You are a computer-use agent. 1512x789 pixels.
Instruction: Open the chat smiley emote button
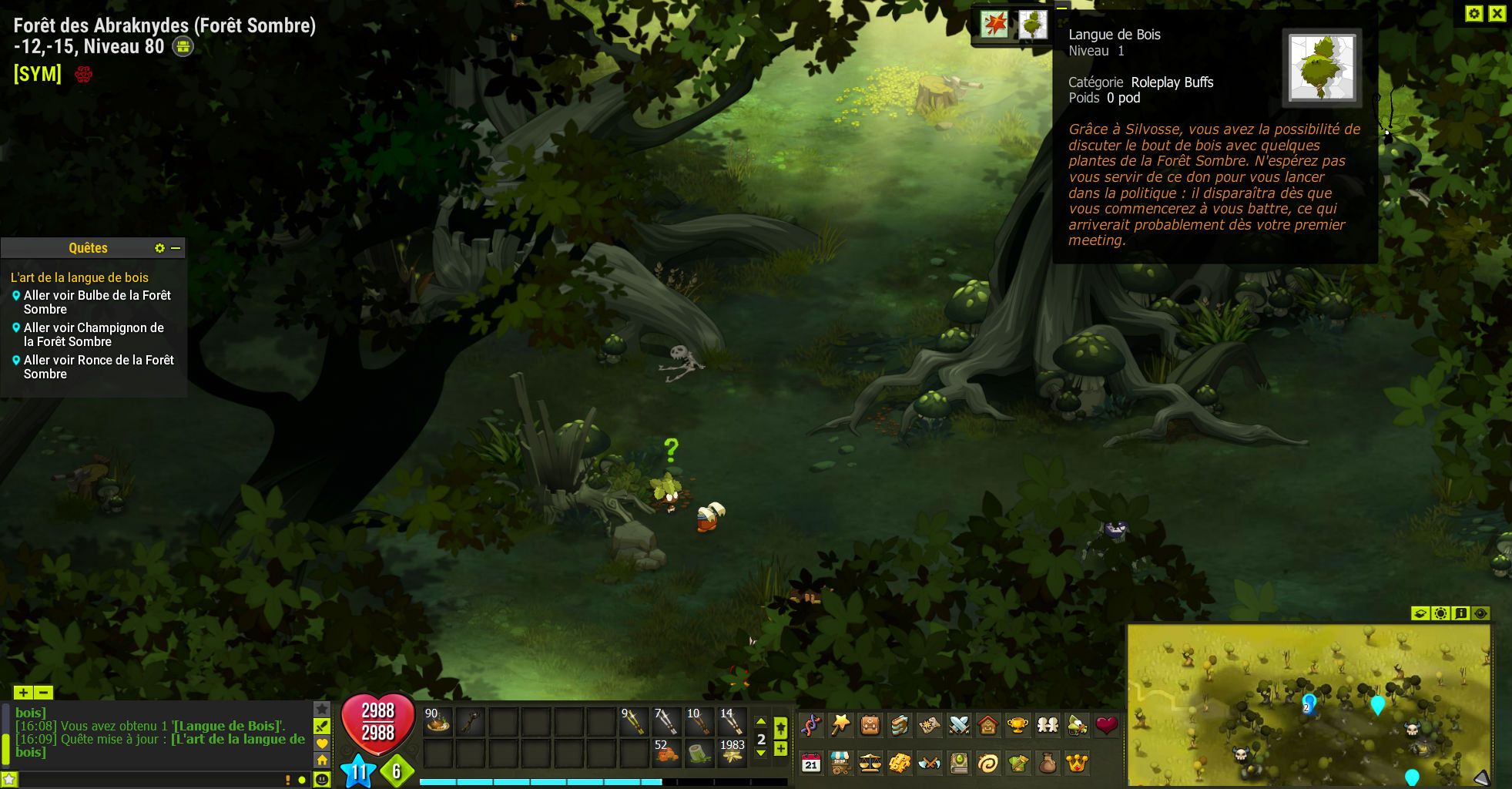pyautogui.click(x=322, y=780)
